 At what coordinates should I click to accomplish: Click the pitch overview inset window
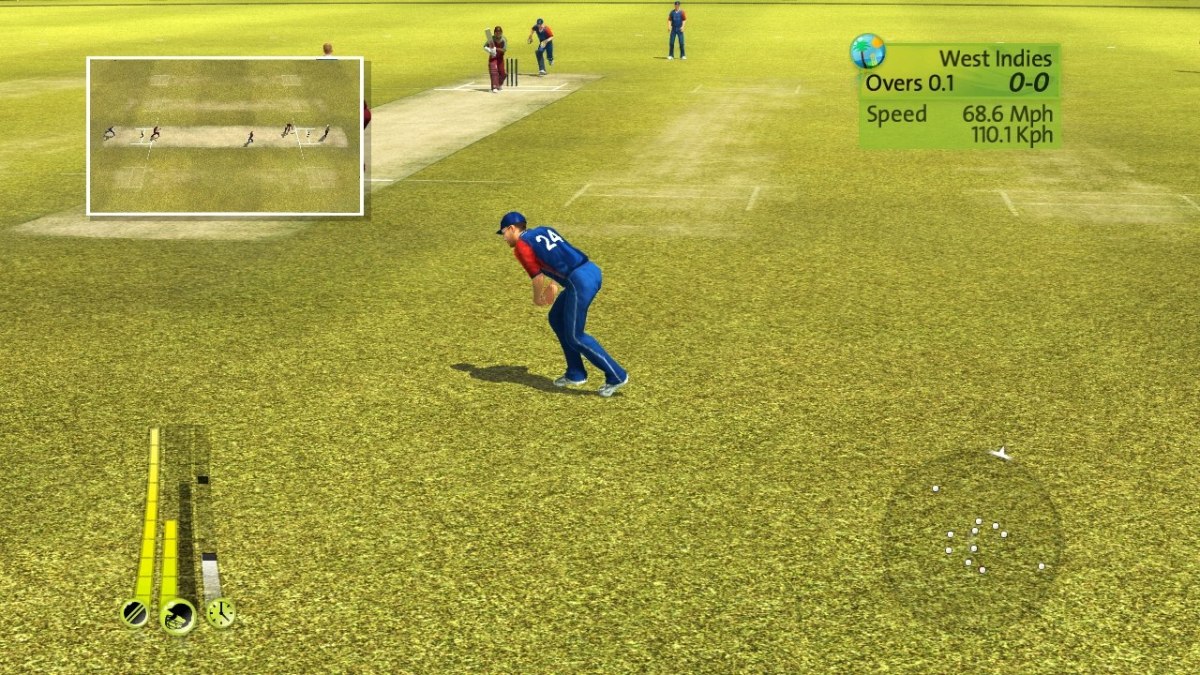coord(225,136)
